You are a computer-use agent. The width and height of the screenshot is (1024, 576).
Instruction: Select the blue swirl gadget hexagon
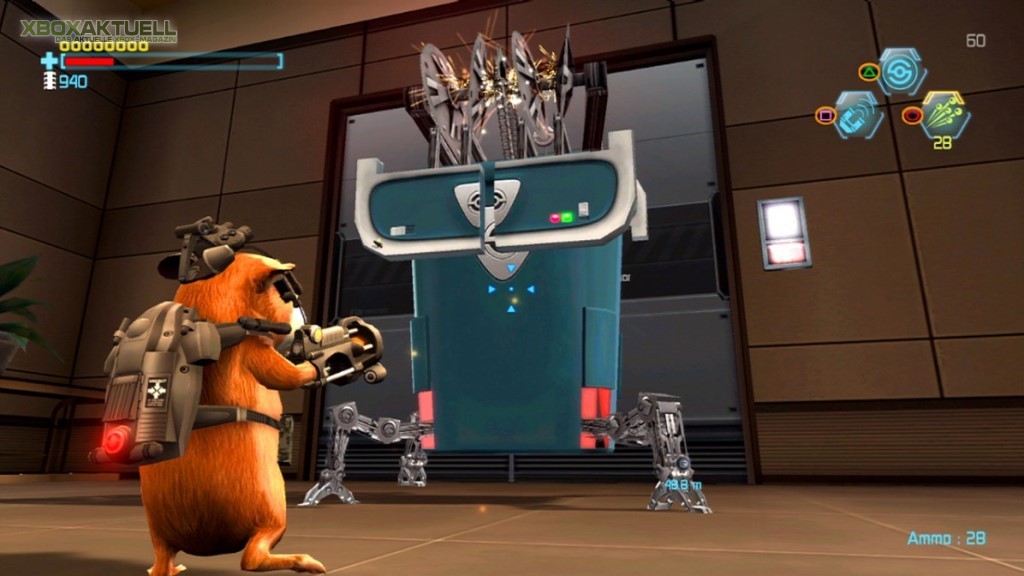pyautogui.click(x=902, y=71)
